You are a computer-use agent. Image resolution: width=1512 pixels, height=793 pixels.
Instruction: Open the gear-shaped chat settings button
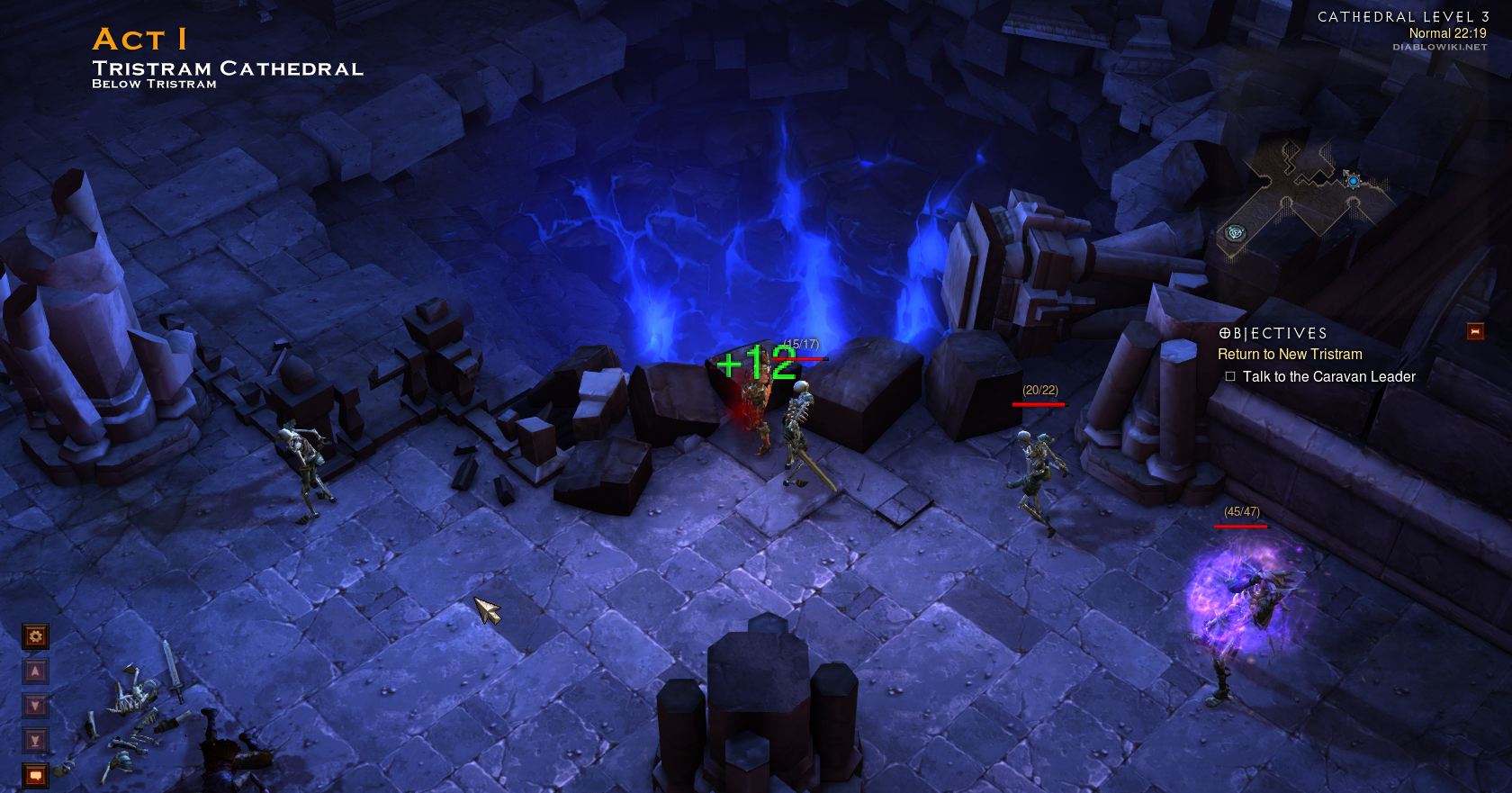[35, 636]
